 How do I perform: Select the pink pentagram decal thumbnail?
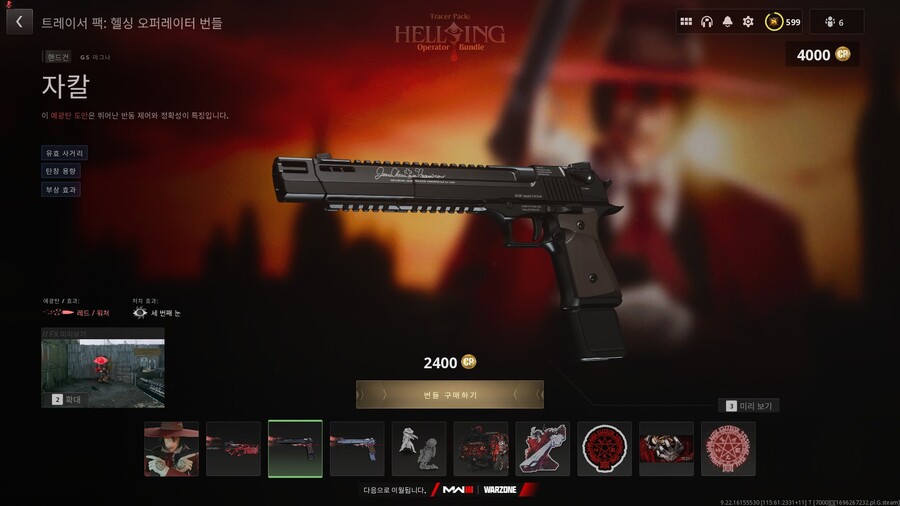tap(728, 448)
